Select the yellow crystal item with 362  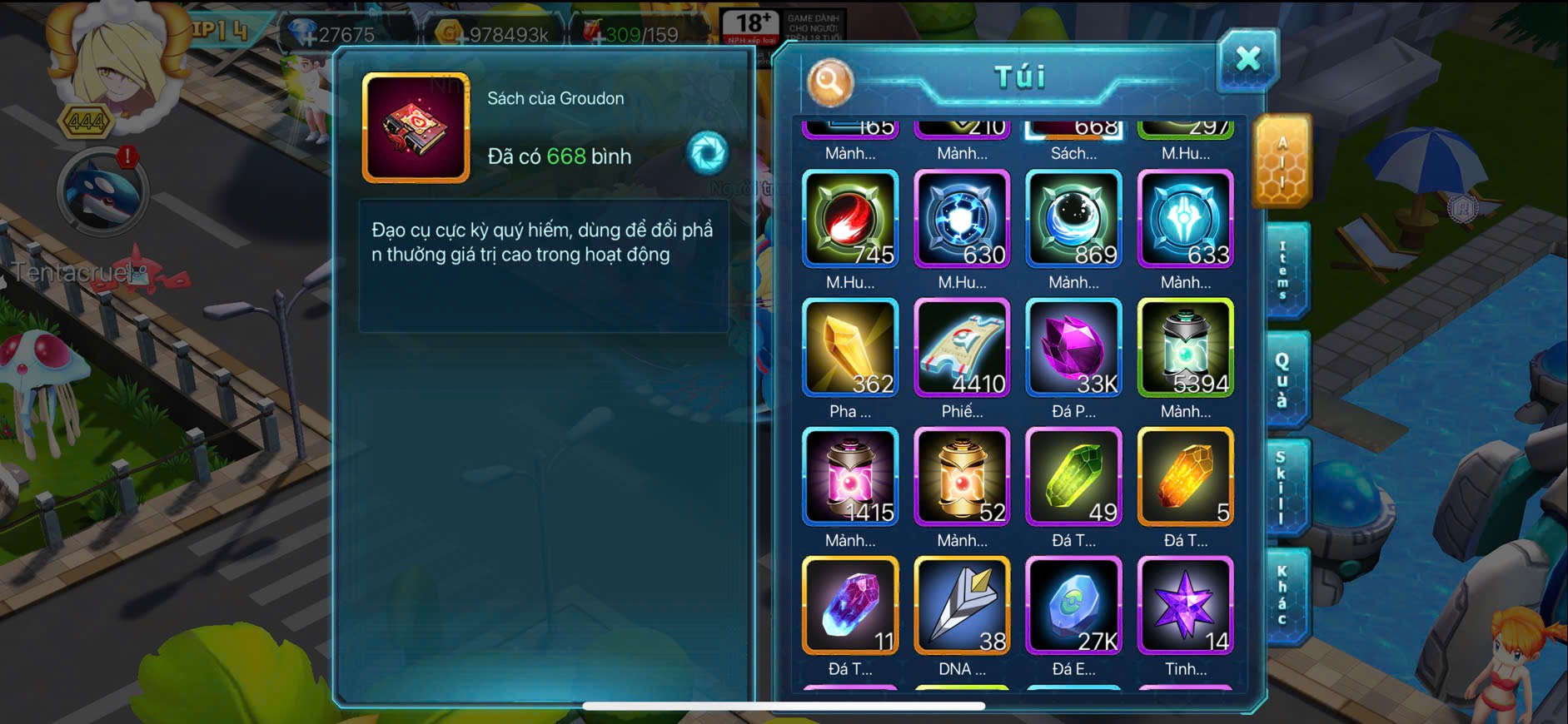click(x=850, y=347)
